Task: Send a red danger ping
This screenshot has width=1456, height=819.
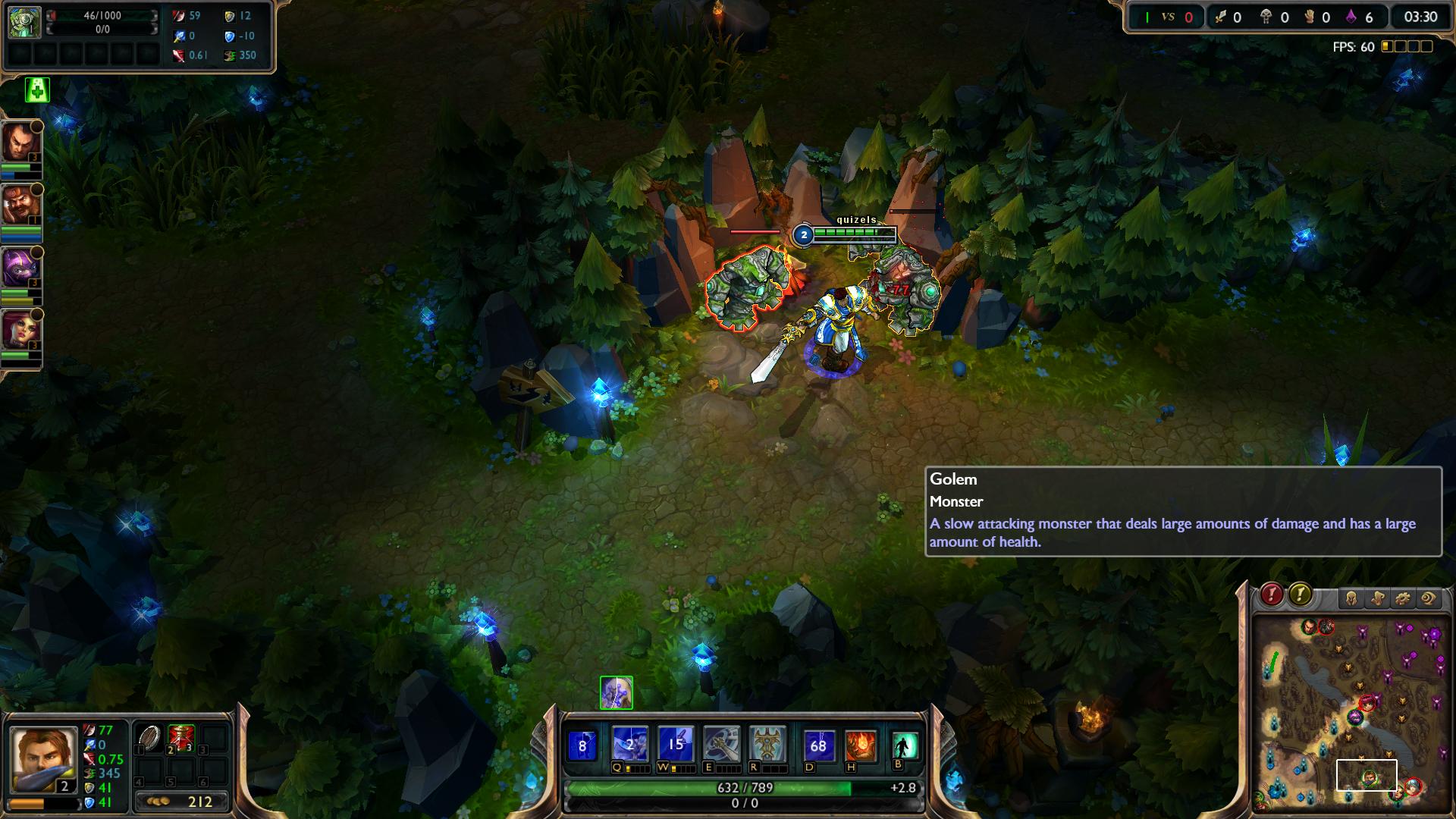Action: click(x=1272, y=595)
